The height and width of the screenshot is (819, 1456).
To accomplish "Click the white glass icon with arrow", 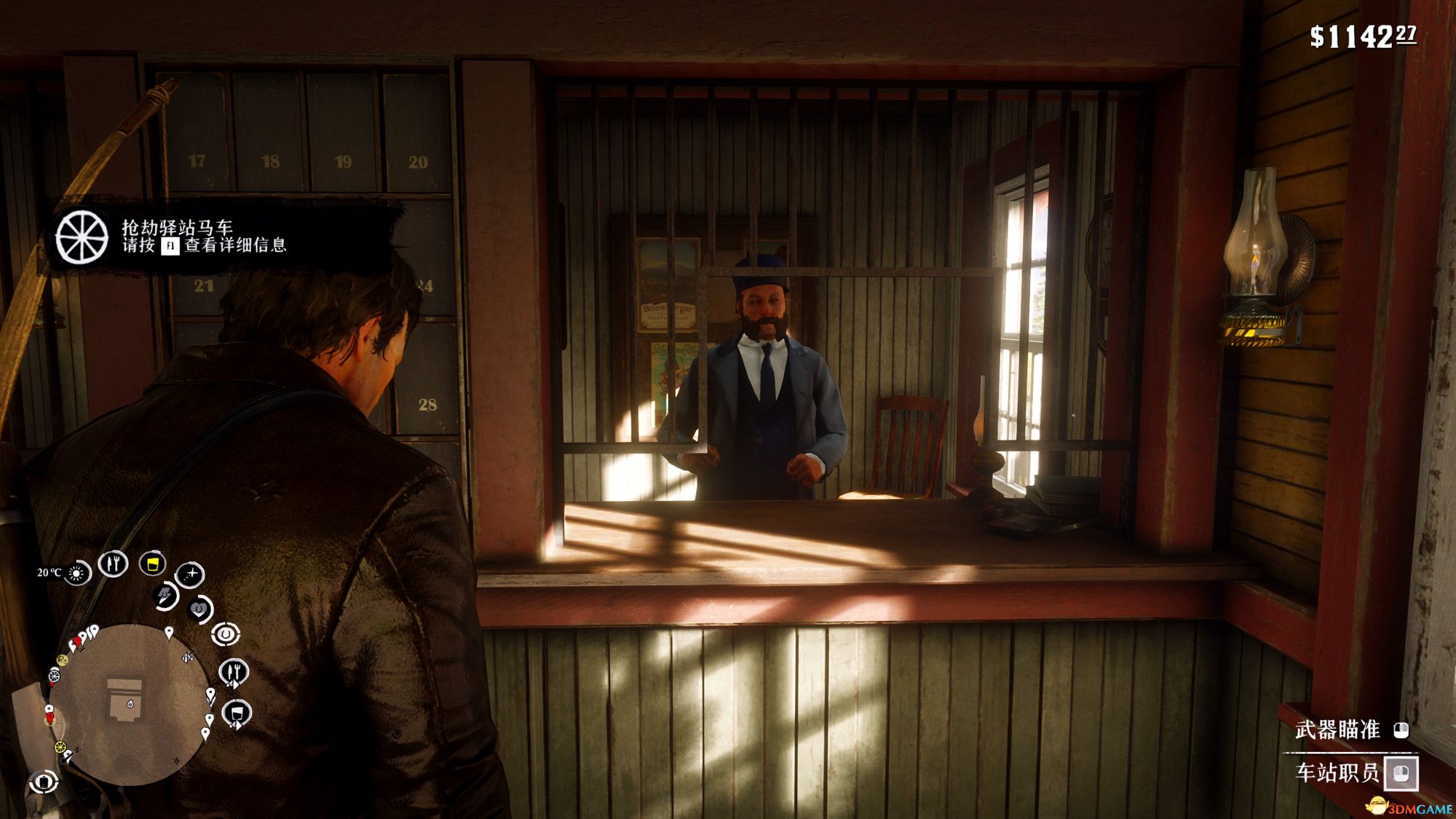I will (237, 713).
